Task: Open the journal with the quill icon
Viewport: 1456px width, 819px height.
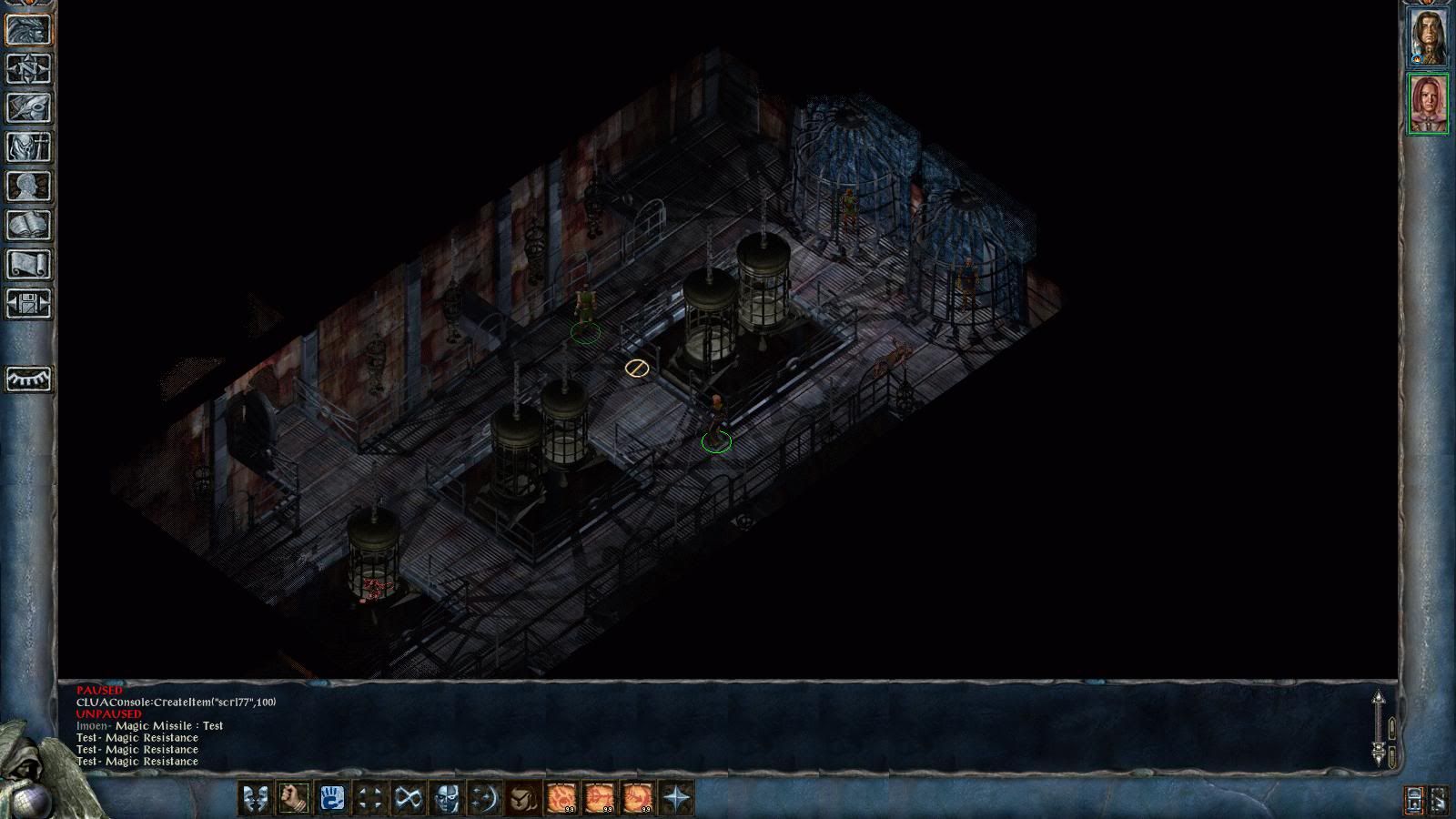Action: tap(29, 108)
